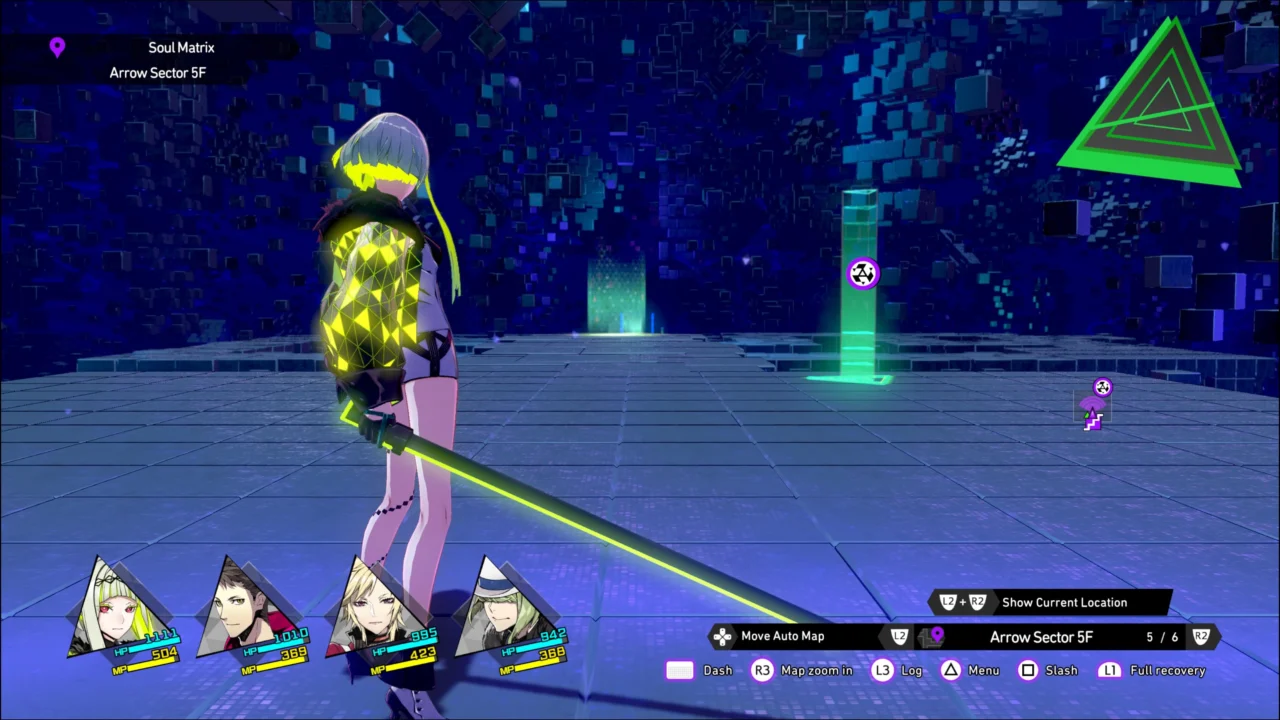Expand the floor counter showing 5 / 6
1280x720 pixels.
click(1162, 636)
